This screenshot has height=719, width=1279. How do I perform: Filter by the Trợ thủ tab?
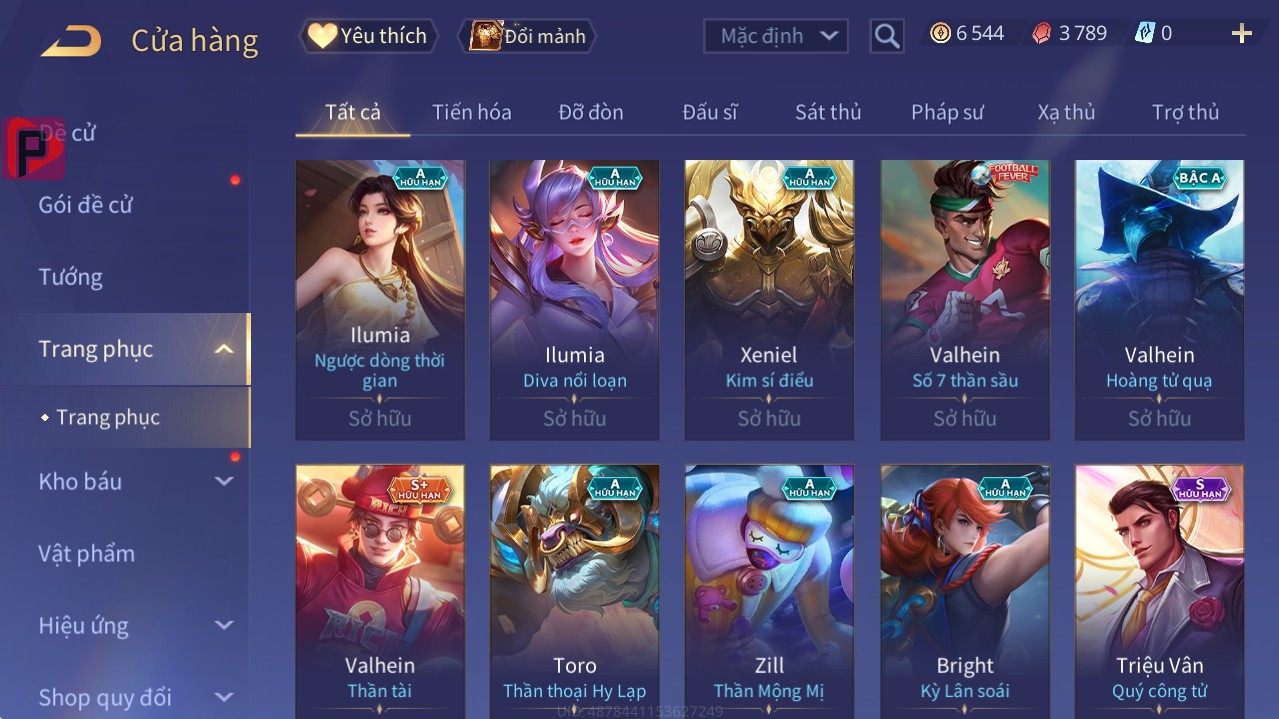click(x=1185, y=112)
